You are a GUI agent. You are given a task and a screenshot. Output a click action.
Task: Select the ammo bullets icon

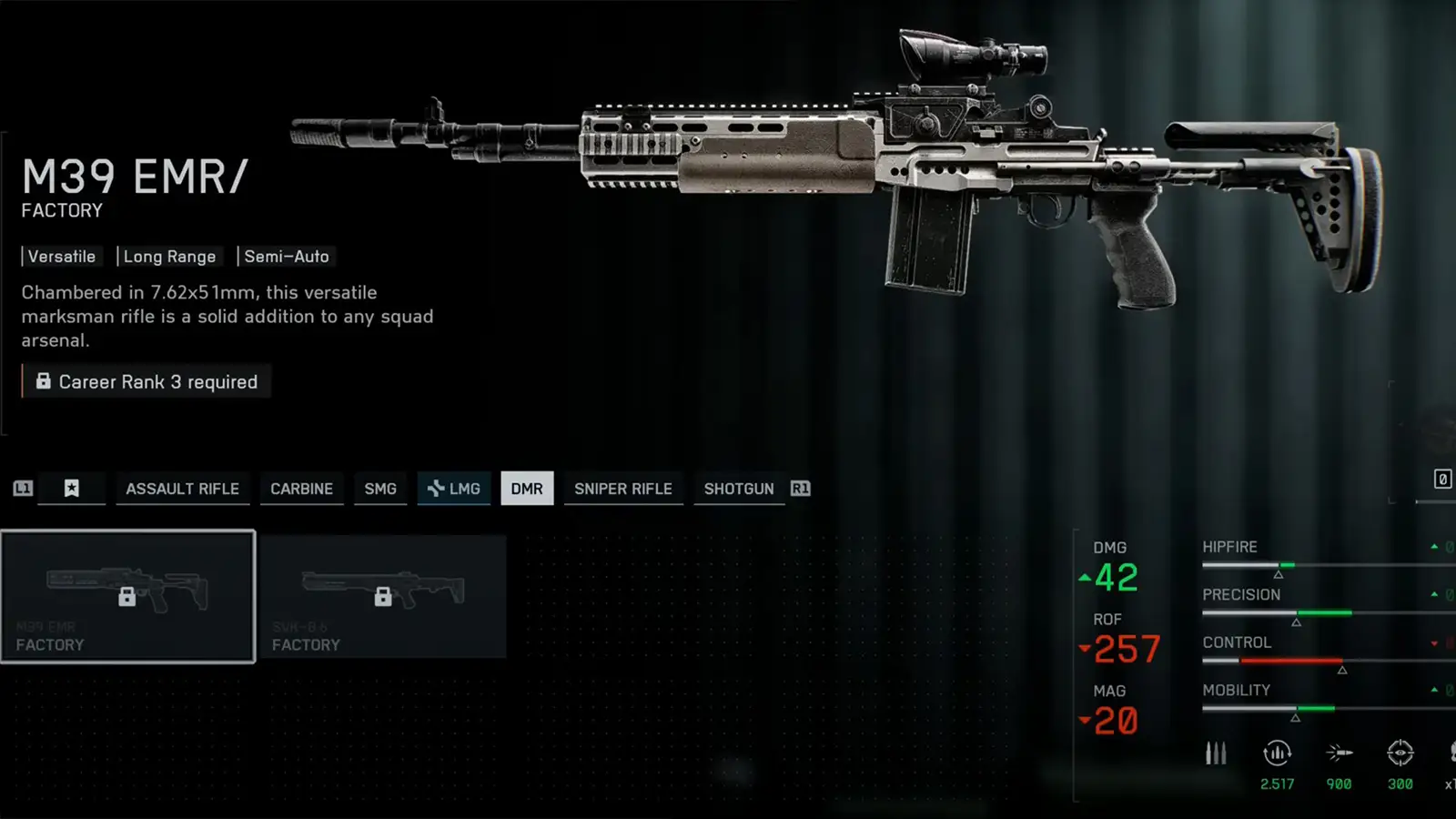coord(1215,753)
